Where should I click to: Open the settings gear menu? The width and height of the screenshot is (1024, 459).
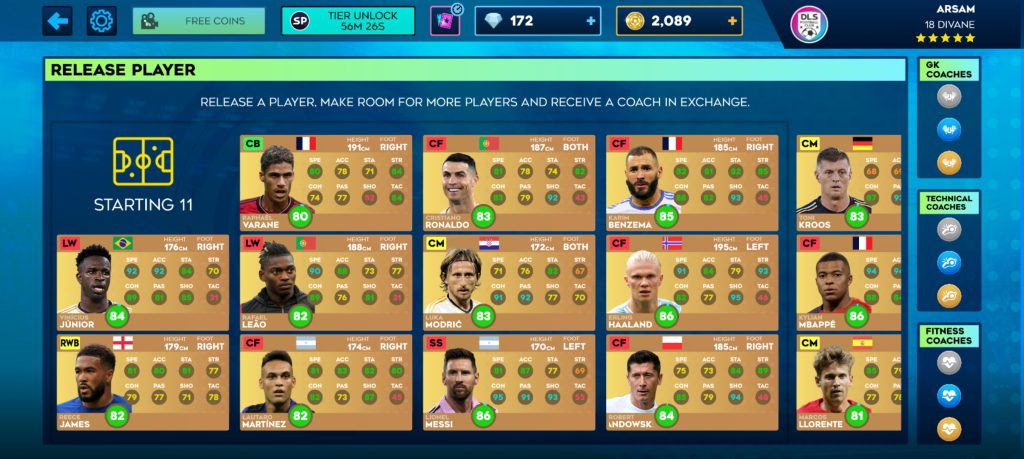101,21
